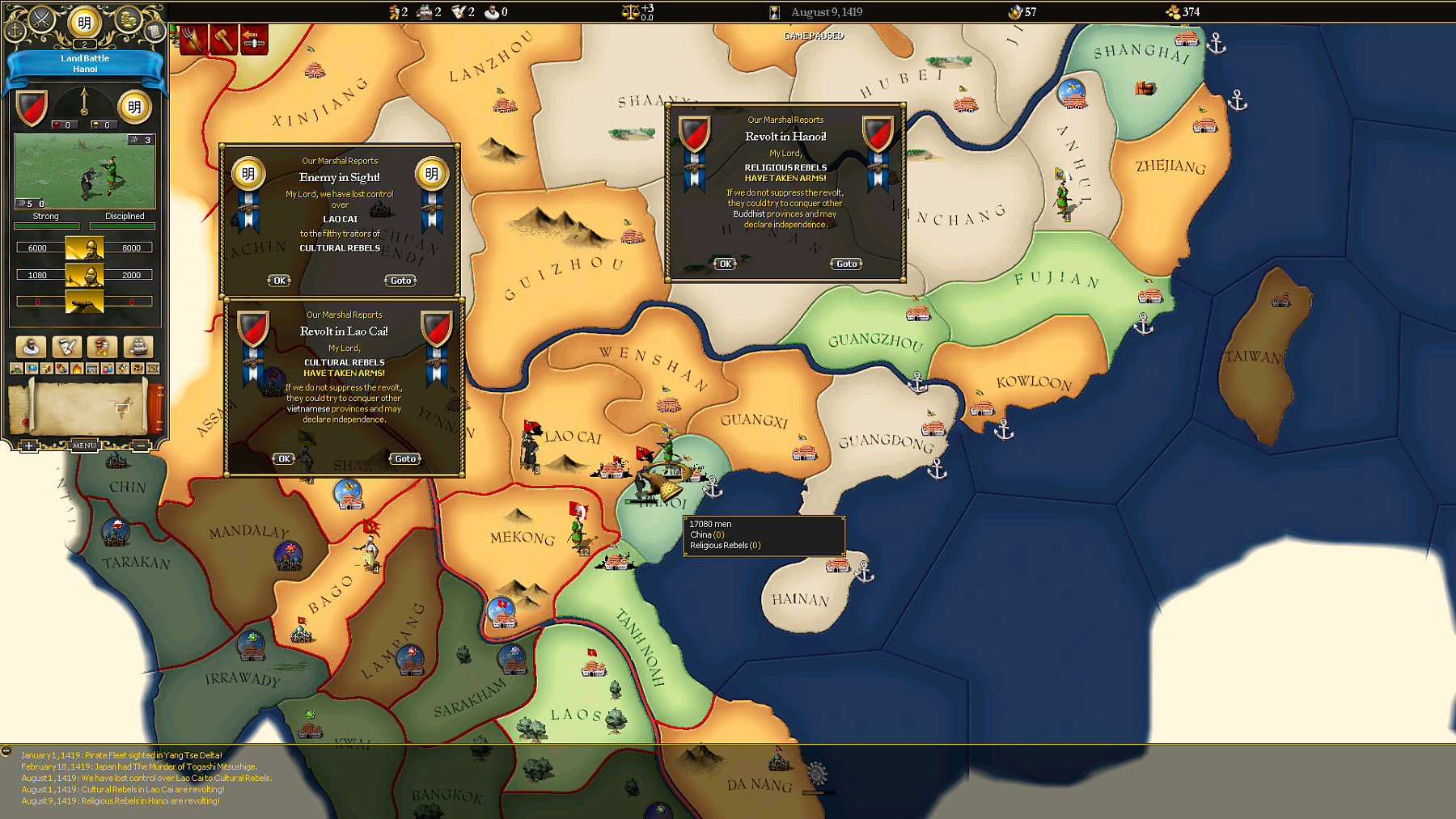Open the scroll ledger icon
This screenshot has height=819, width=1456.
click(x=154, y=32)
